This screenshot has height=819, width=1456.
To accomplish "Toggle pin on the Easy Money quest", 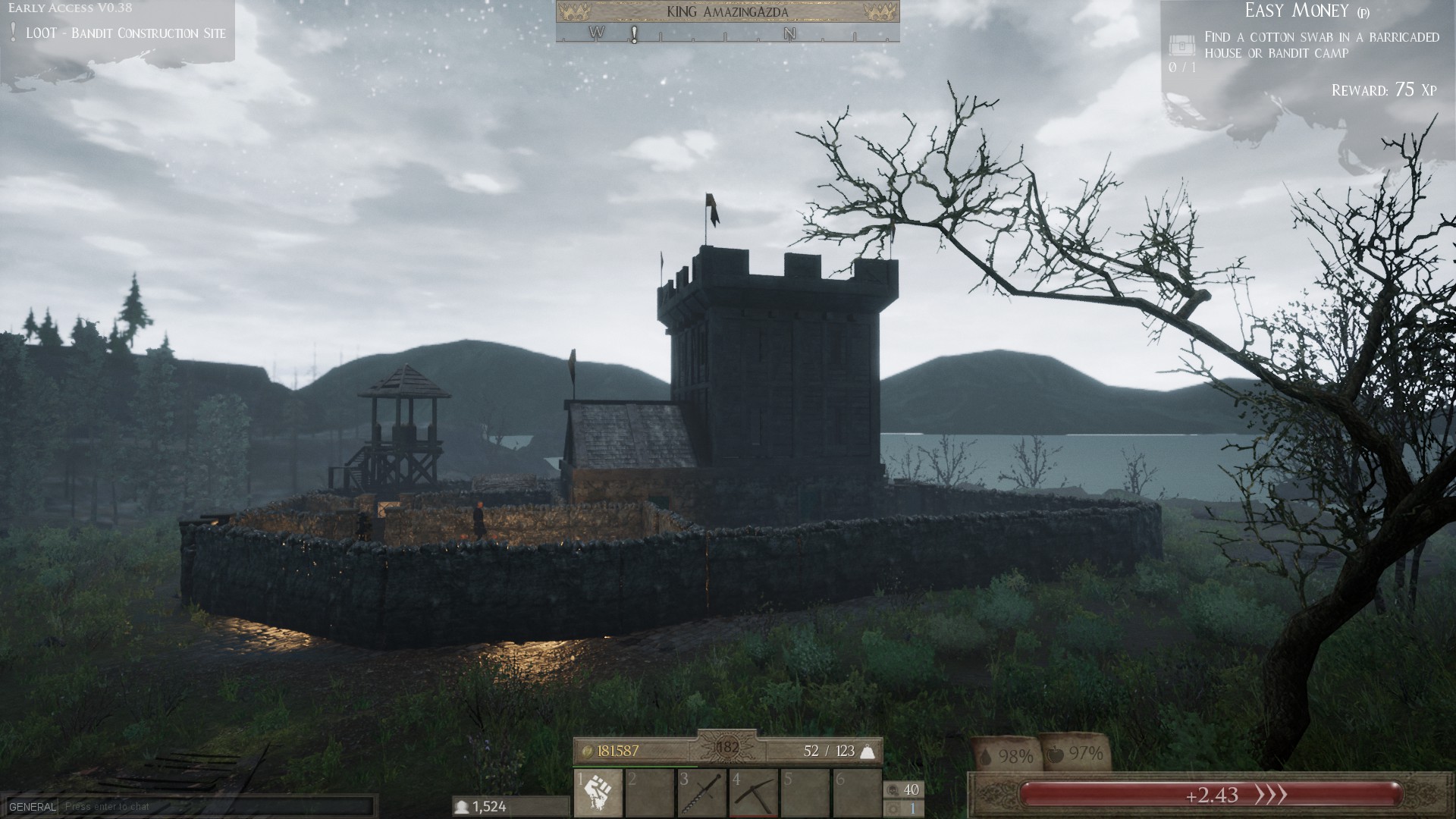I will (x=1363, y=12).
